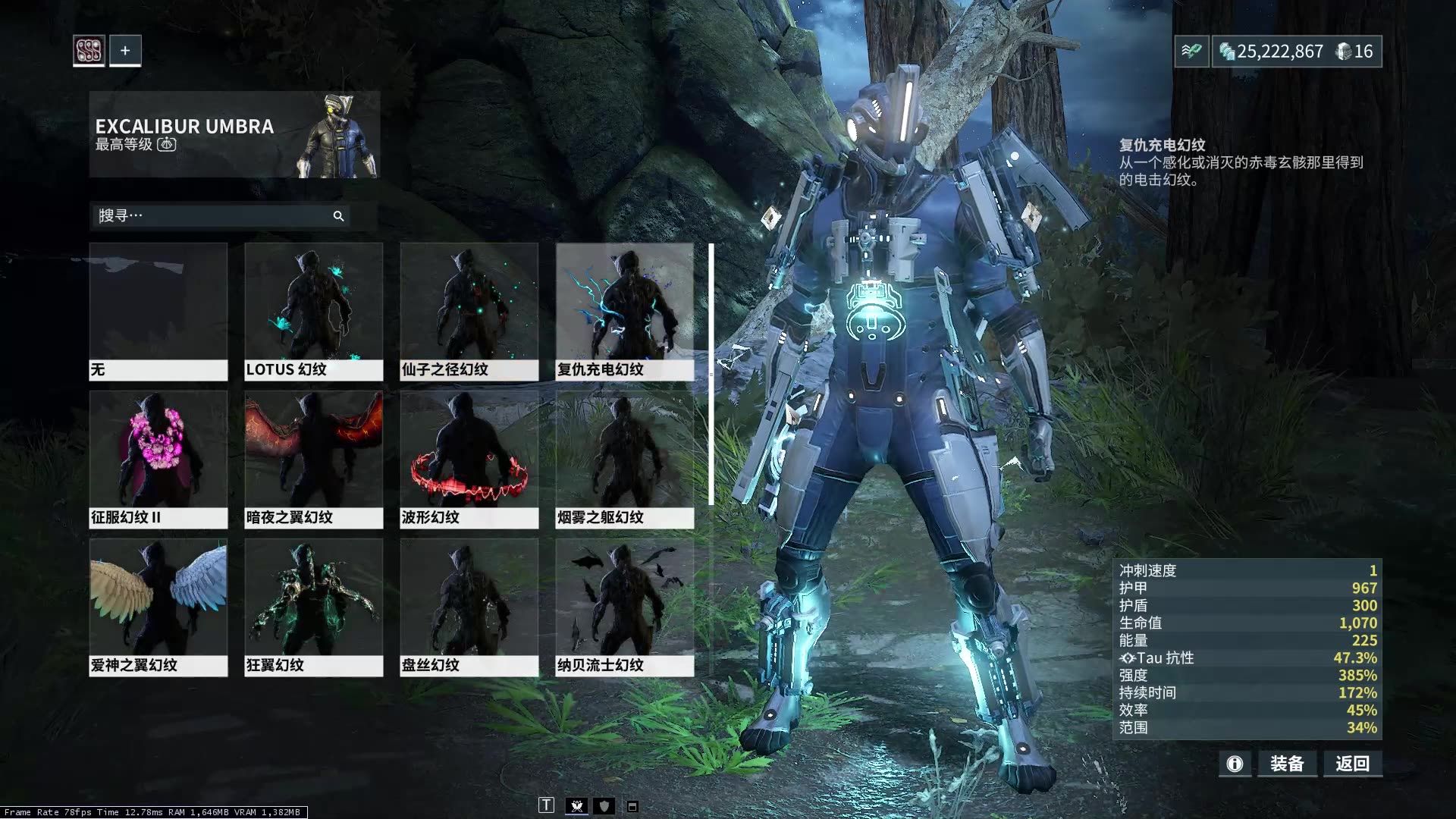
Task: Select the 无 (none) ephemera tile
Action: click(x=158, y=311)
